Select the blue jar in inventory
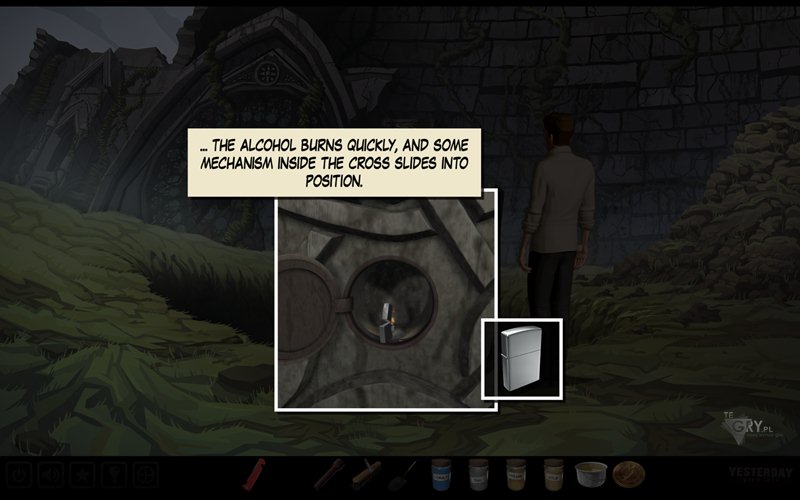This screenshot has width=800, height=500. coord(441,473)
